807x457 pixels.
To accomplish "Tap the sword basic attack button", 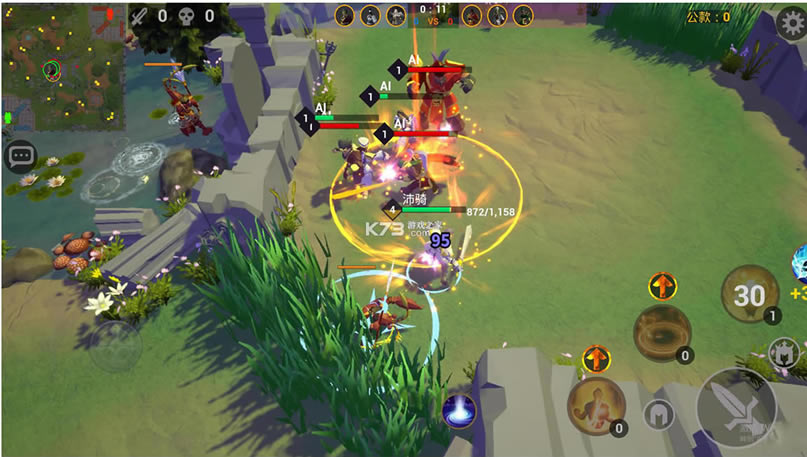I will [x=736, y=408].
